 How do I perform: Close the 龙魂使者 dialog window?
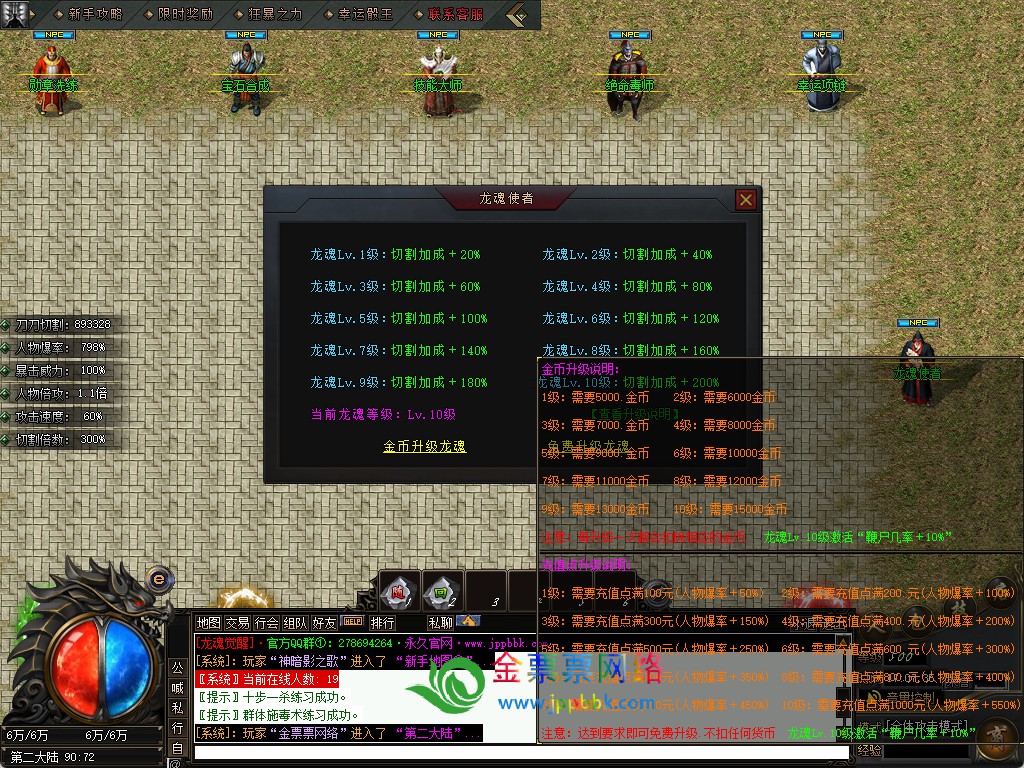(x=745, y=200)
